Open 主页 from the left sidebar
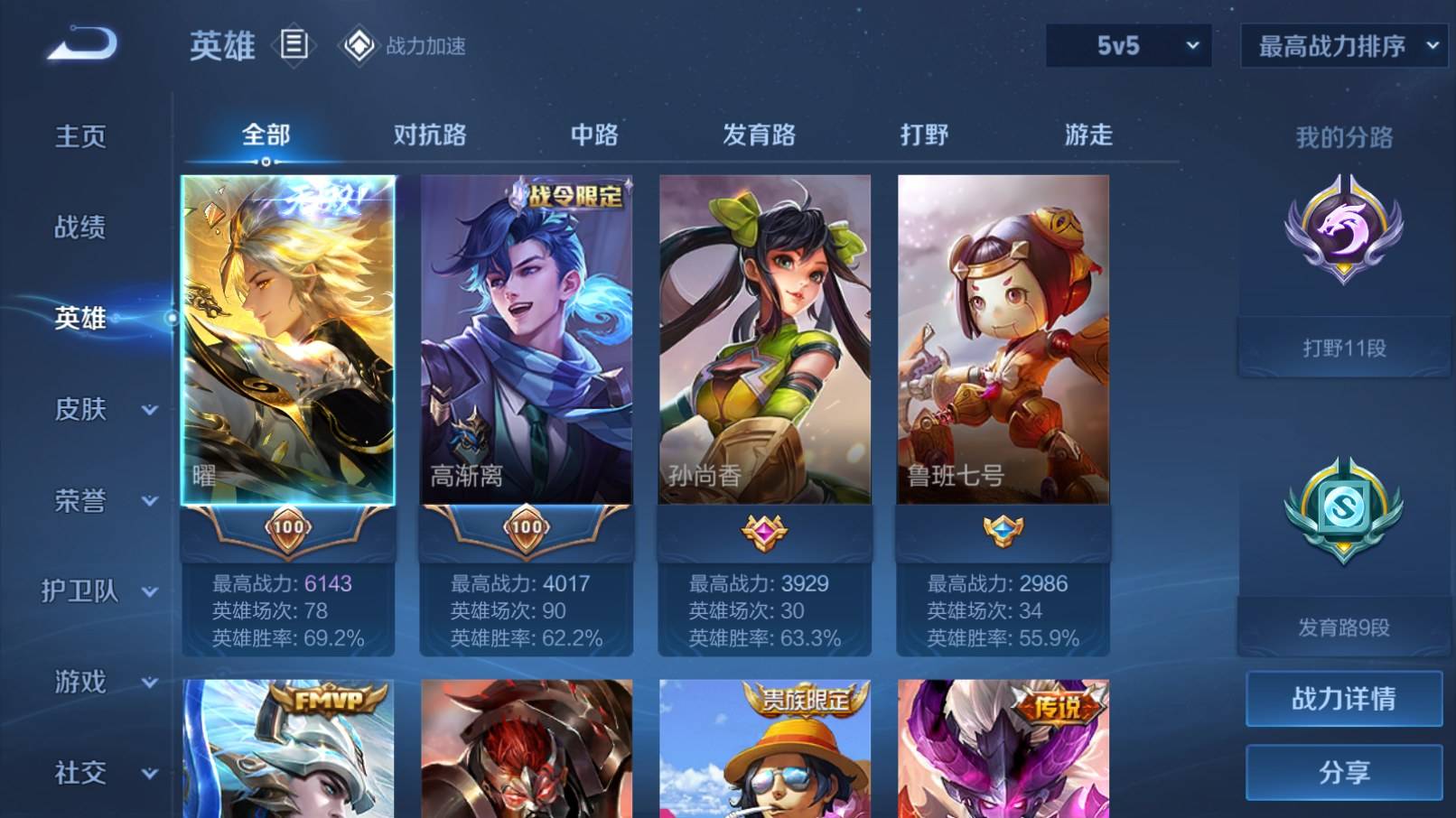1456x818 pixels. tap(79, 135)
